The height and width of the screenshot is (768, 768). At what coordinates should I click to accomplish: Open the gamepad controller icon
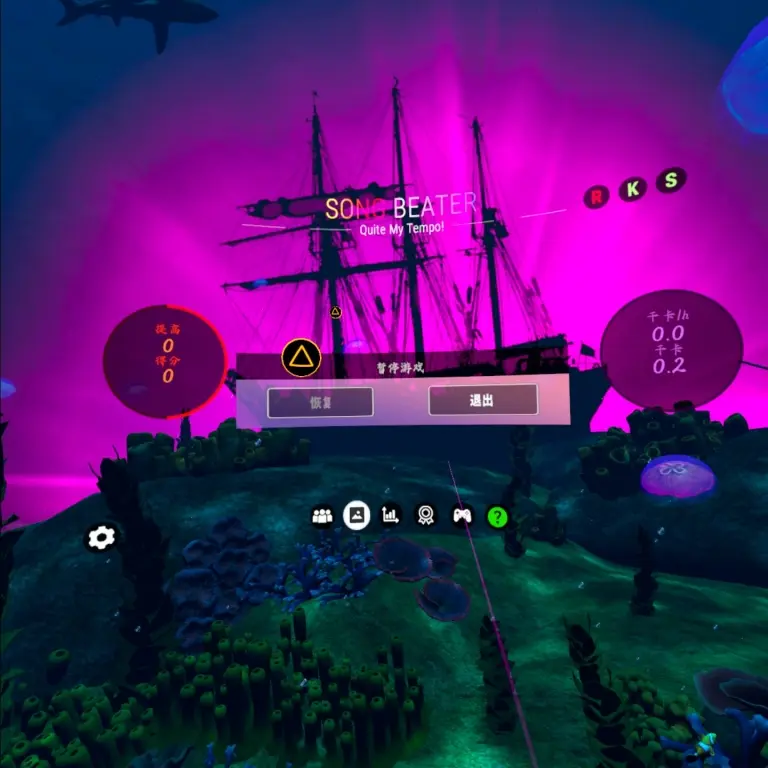click(x=461, y=516)
